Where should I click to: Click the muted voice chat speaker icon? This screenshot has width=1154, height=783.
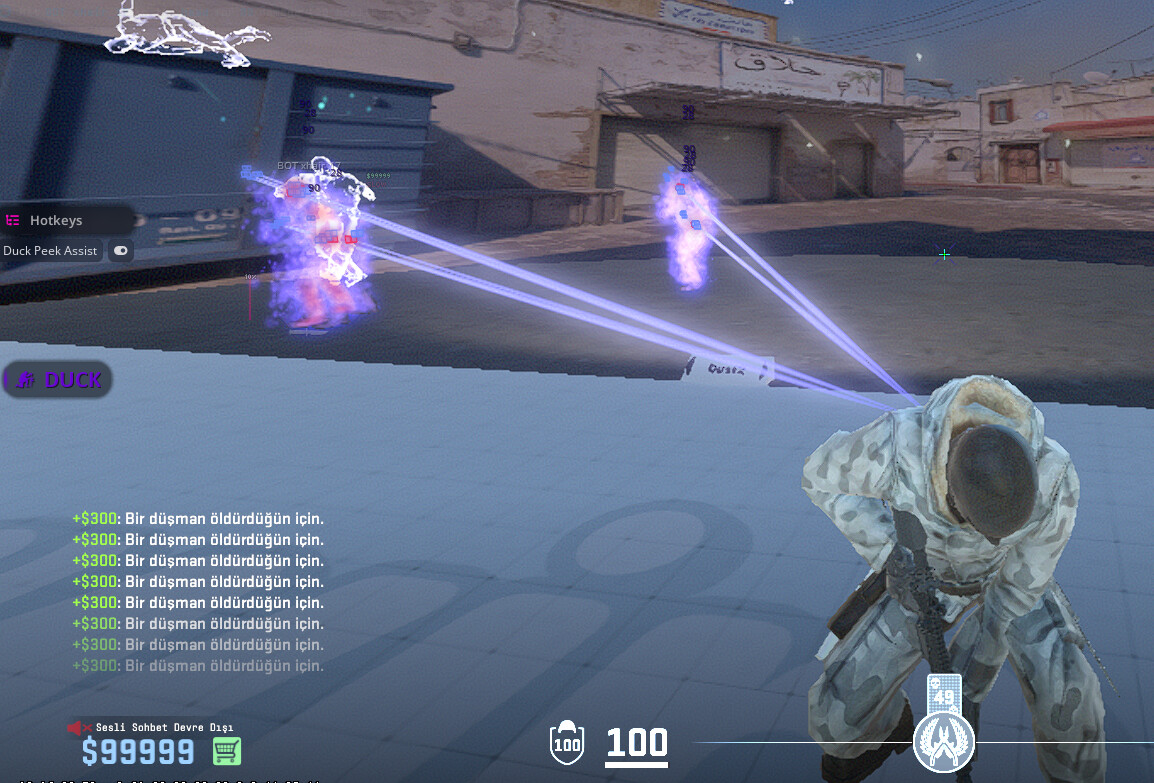pos(75,728)
